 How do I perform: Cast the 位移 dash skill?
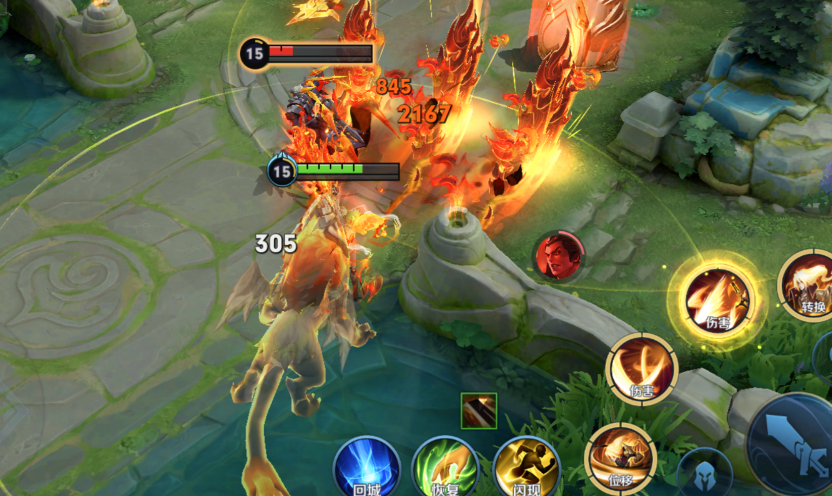tap(620, 456)
